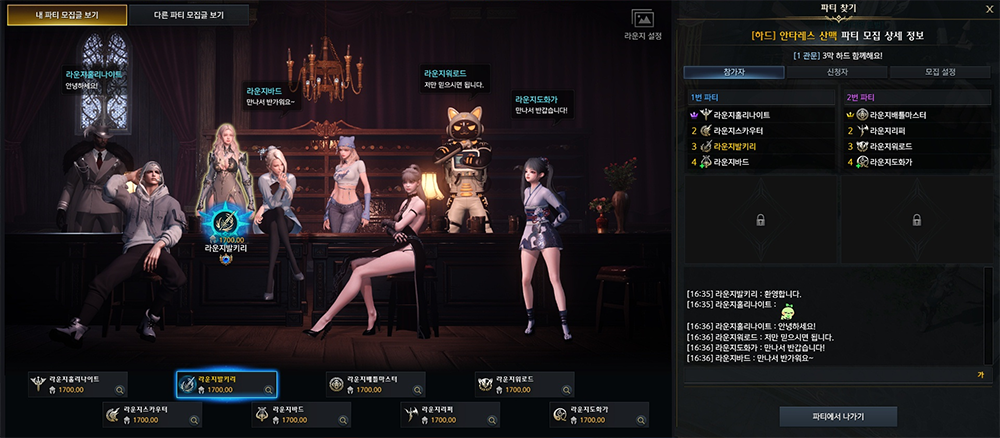Screen dimensions: 1000x438
Task: Switch to the 신청자 applicants tab
Action: (836, 72)
